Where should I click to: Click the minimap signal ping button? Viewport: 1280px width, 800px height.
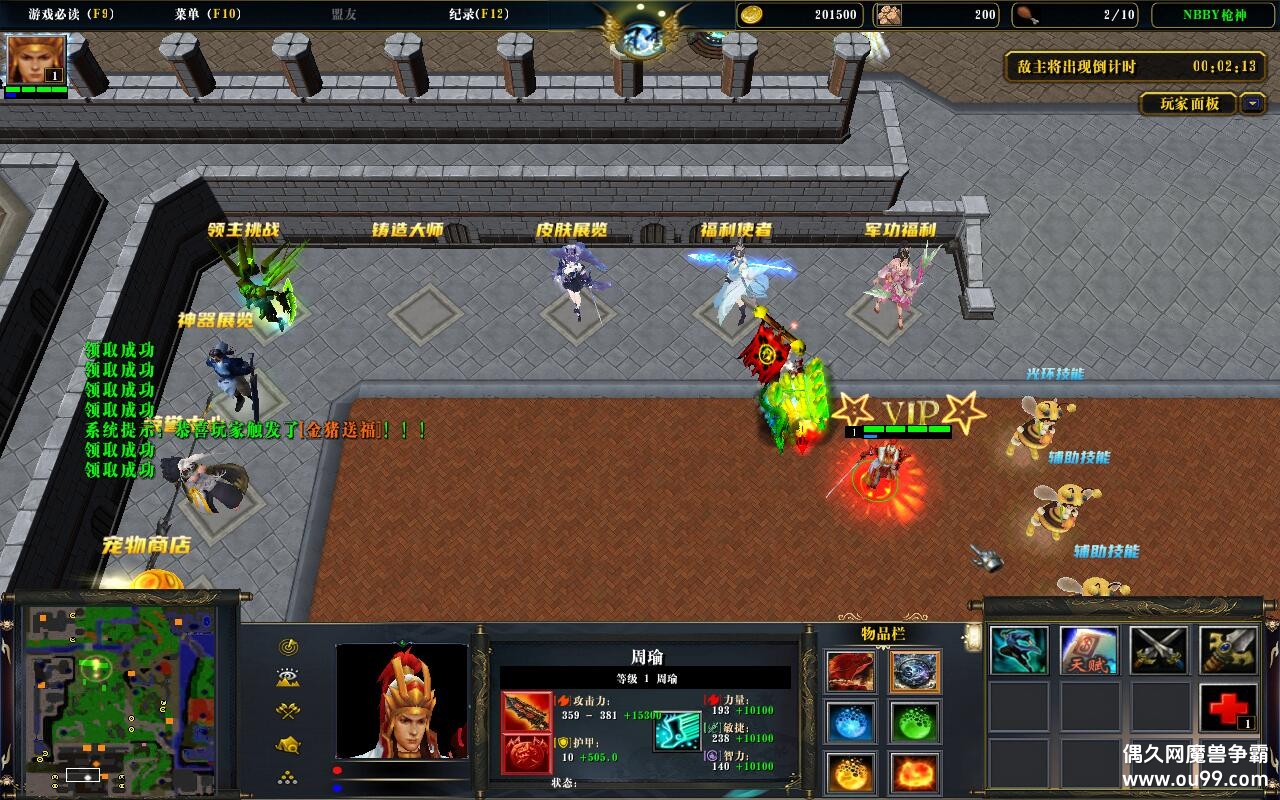(289, 647)
